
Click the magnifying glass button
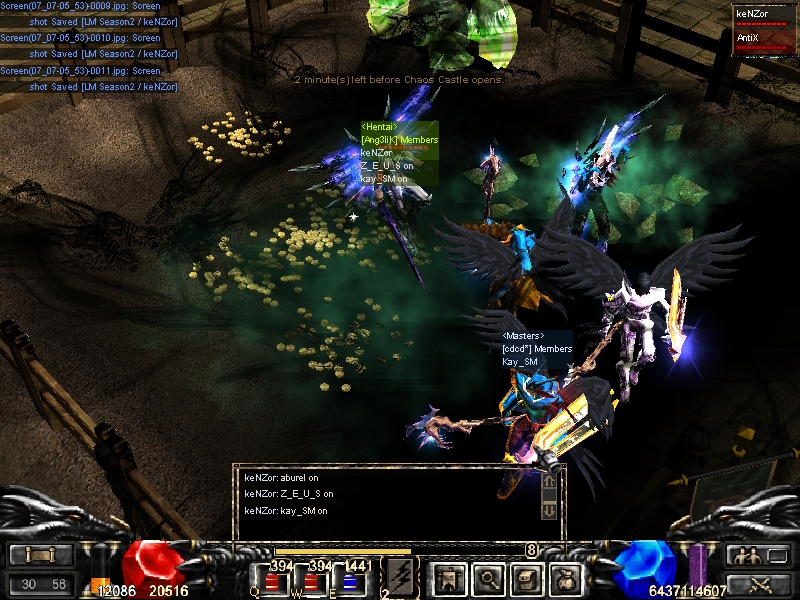[487, 578]
